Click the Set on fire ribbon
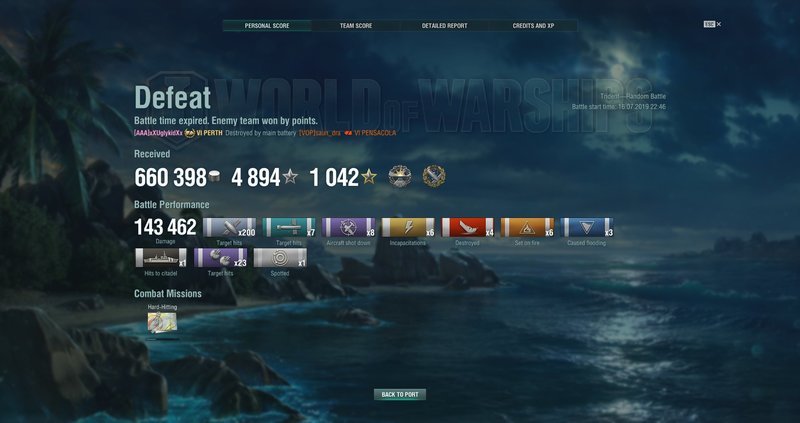 tap(527, 229)
